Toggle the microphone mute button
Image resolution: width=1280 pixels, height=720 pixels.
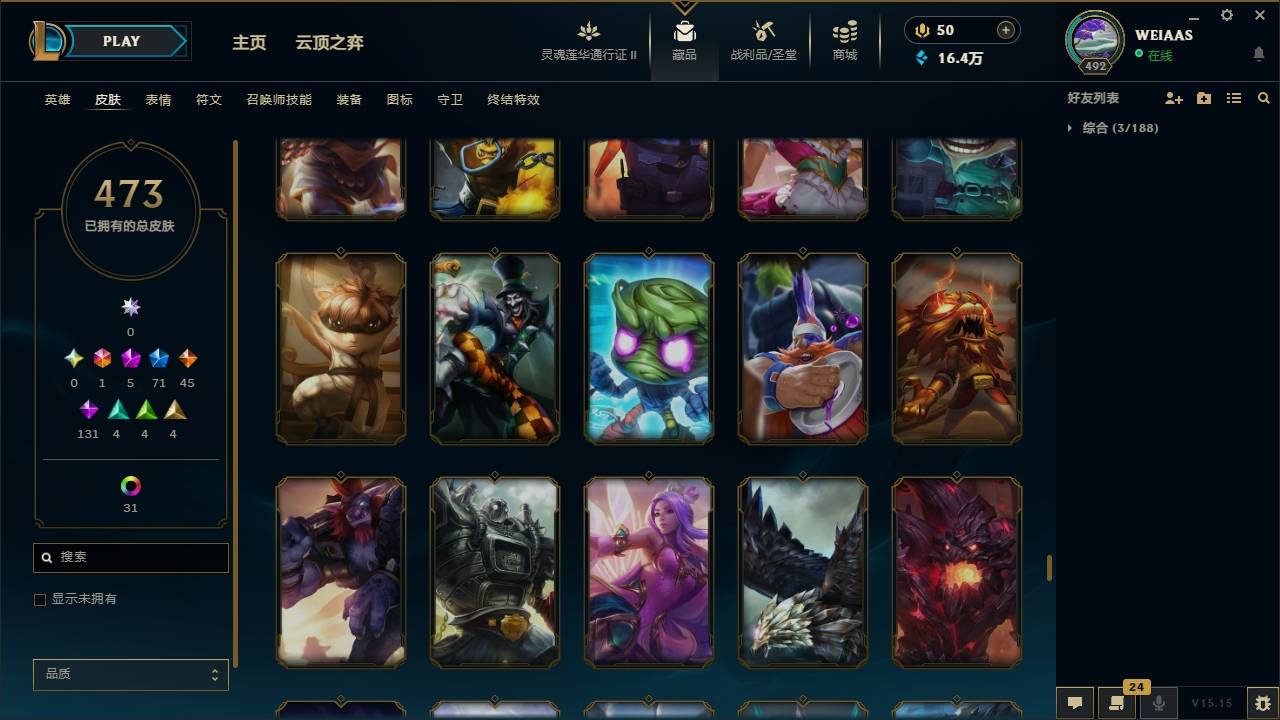pos(1158,702)
